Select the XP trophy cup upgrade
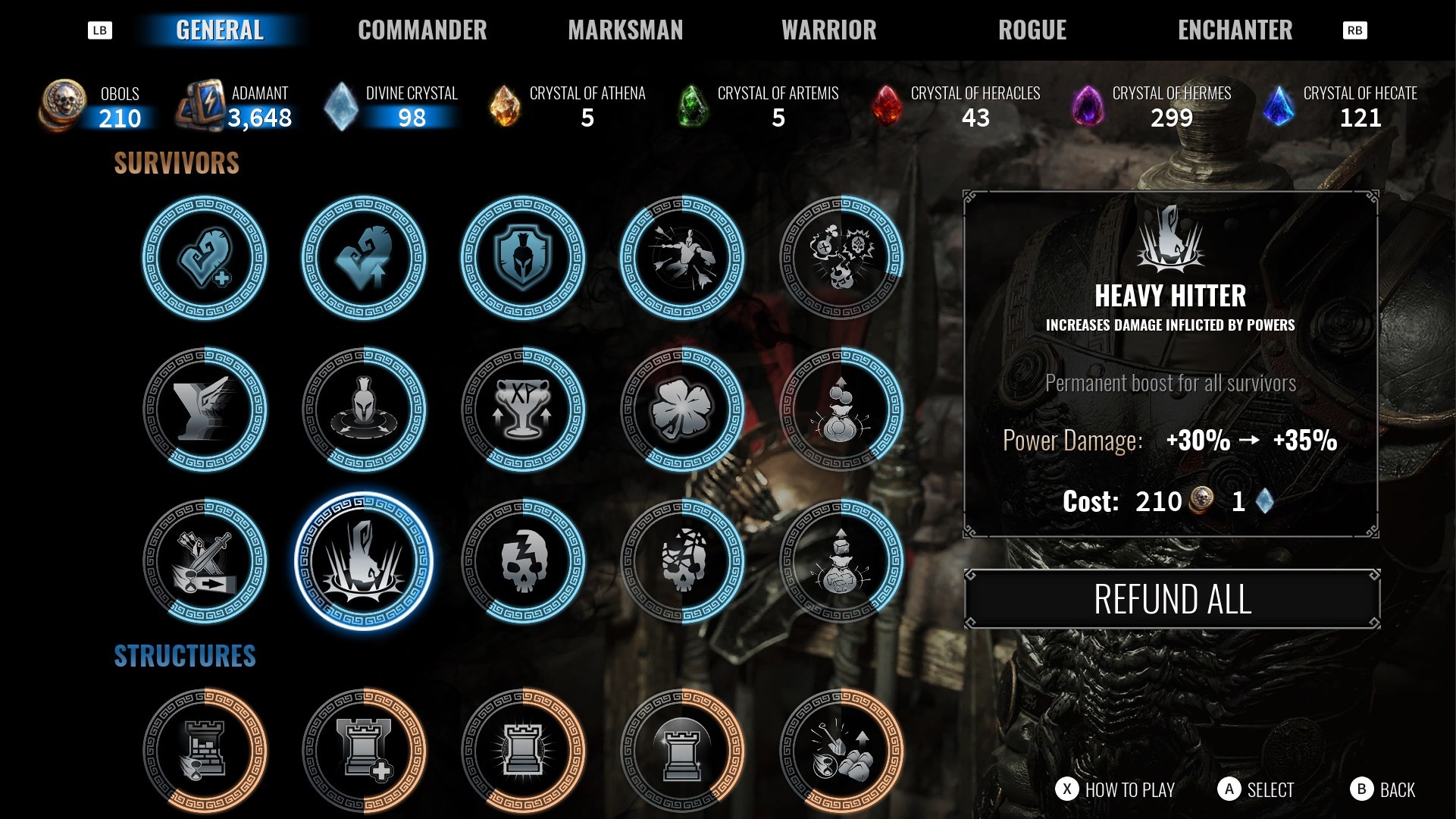1456x819 pixels. point(523,409)
